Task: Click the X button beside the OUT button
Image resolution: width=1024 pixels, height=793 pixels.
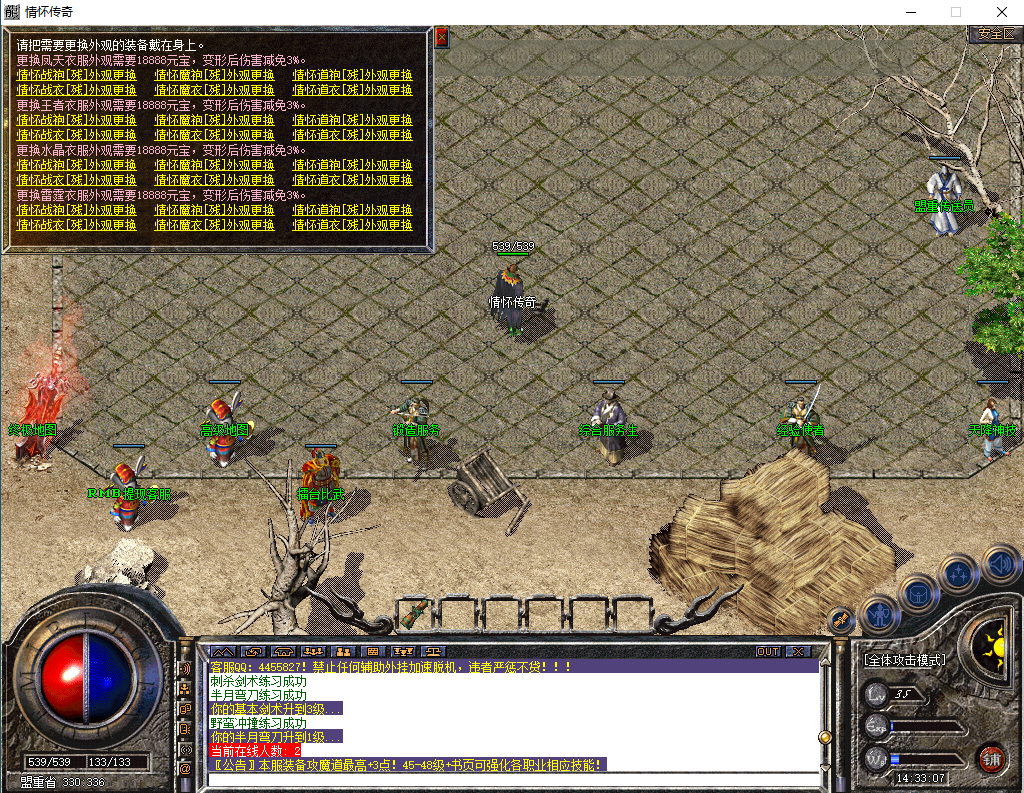Action: pos(797,651)
